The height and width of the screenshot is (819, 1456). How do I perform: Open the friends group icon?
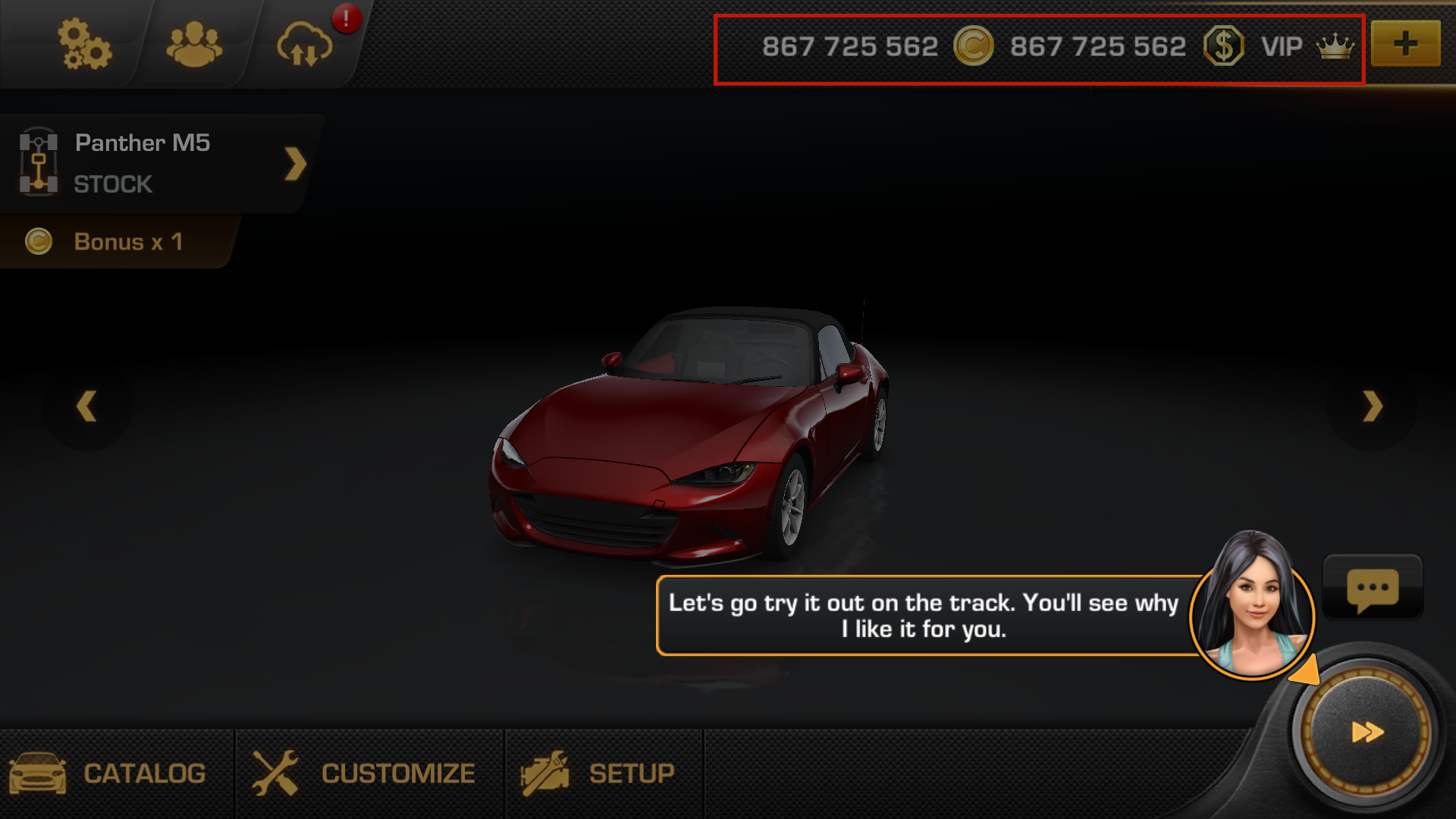tap(194, 45)
